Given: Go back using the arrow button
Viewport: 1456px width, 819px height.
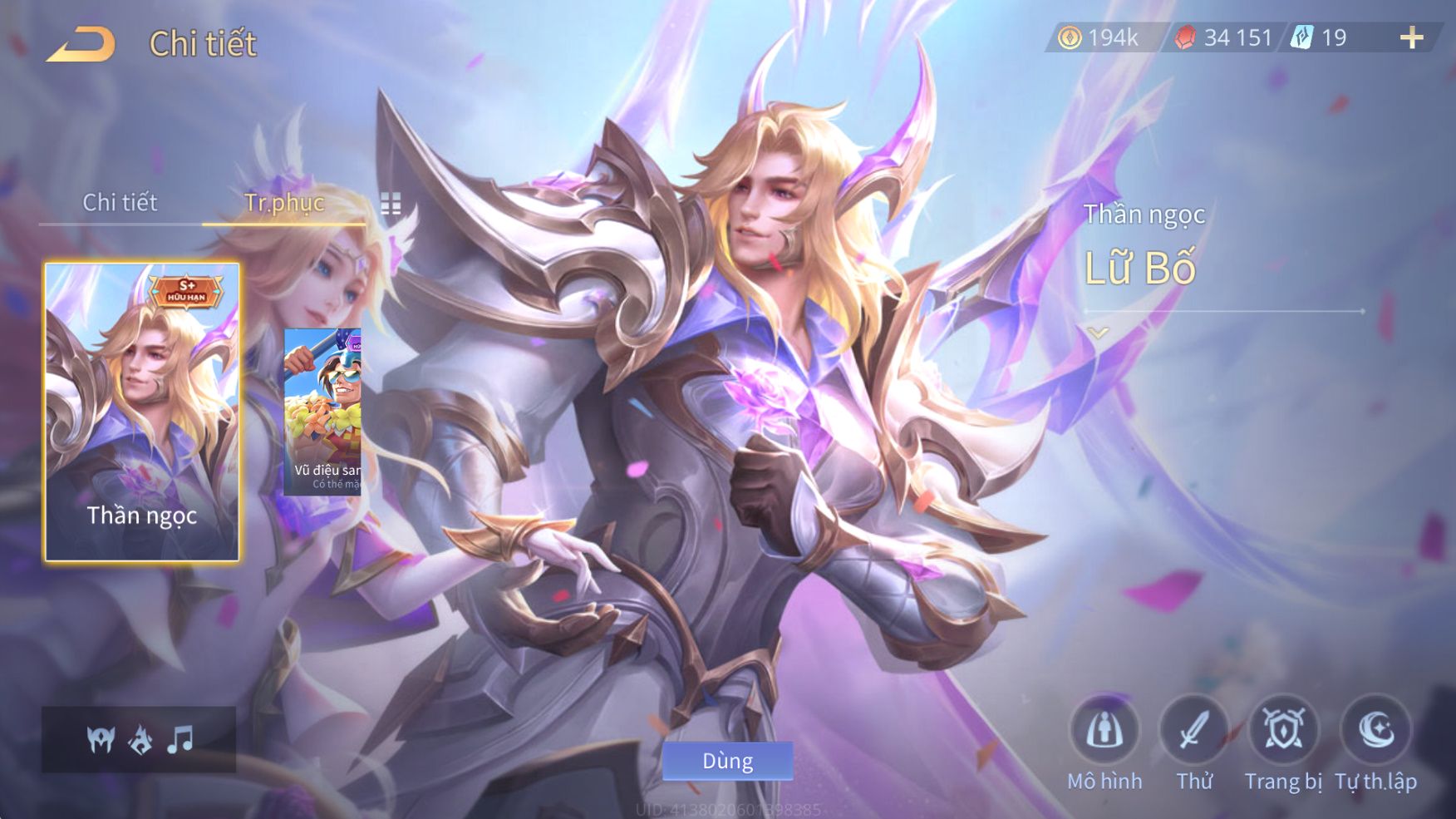Looking at the screenshot, I should 81,44.
